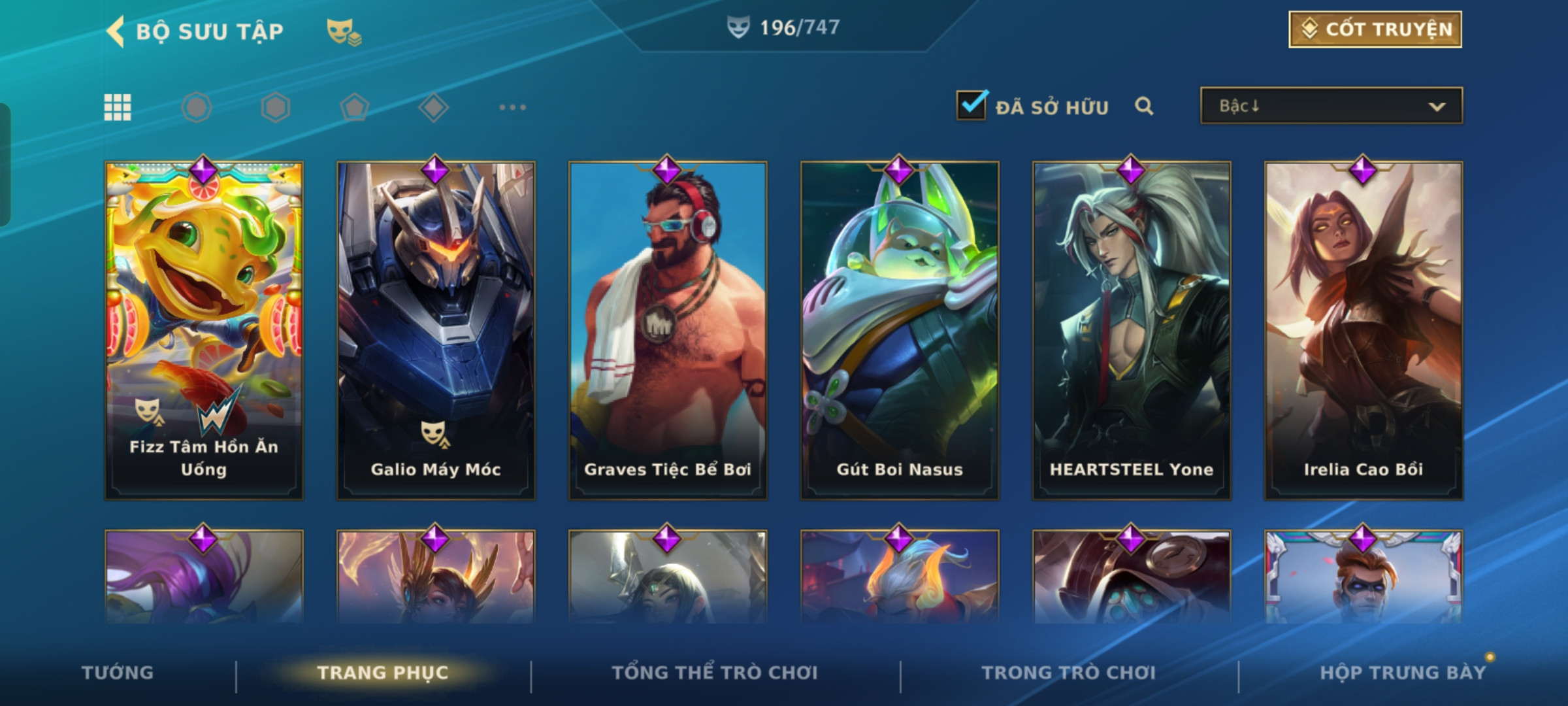Go to the Trong Trò Chơi tab
The image size is (1568, 706).
click(1069, 673)
